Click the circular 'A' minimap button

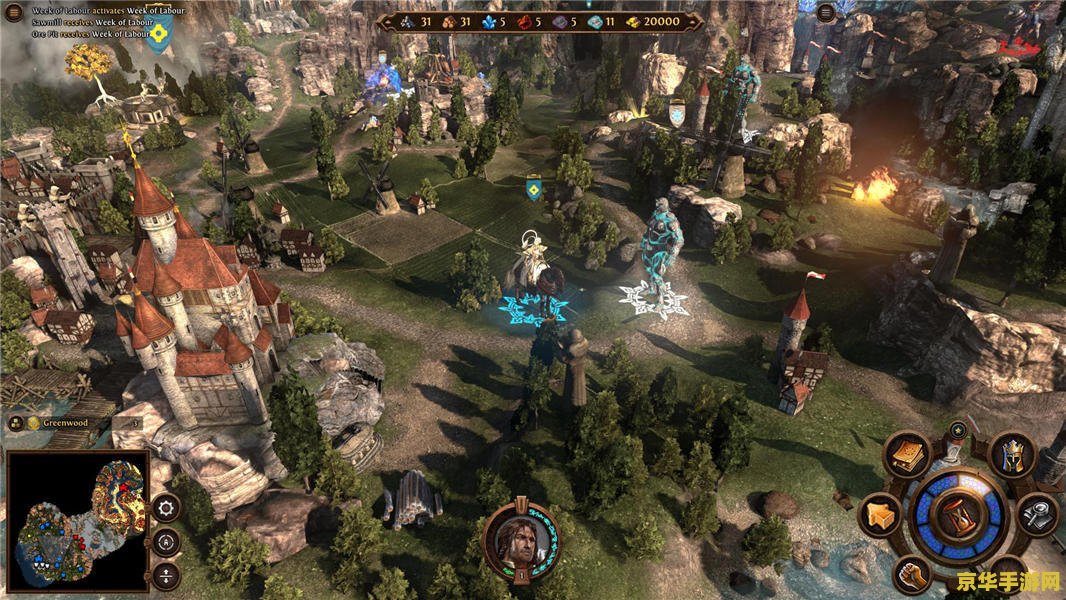165,542
